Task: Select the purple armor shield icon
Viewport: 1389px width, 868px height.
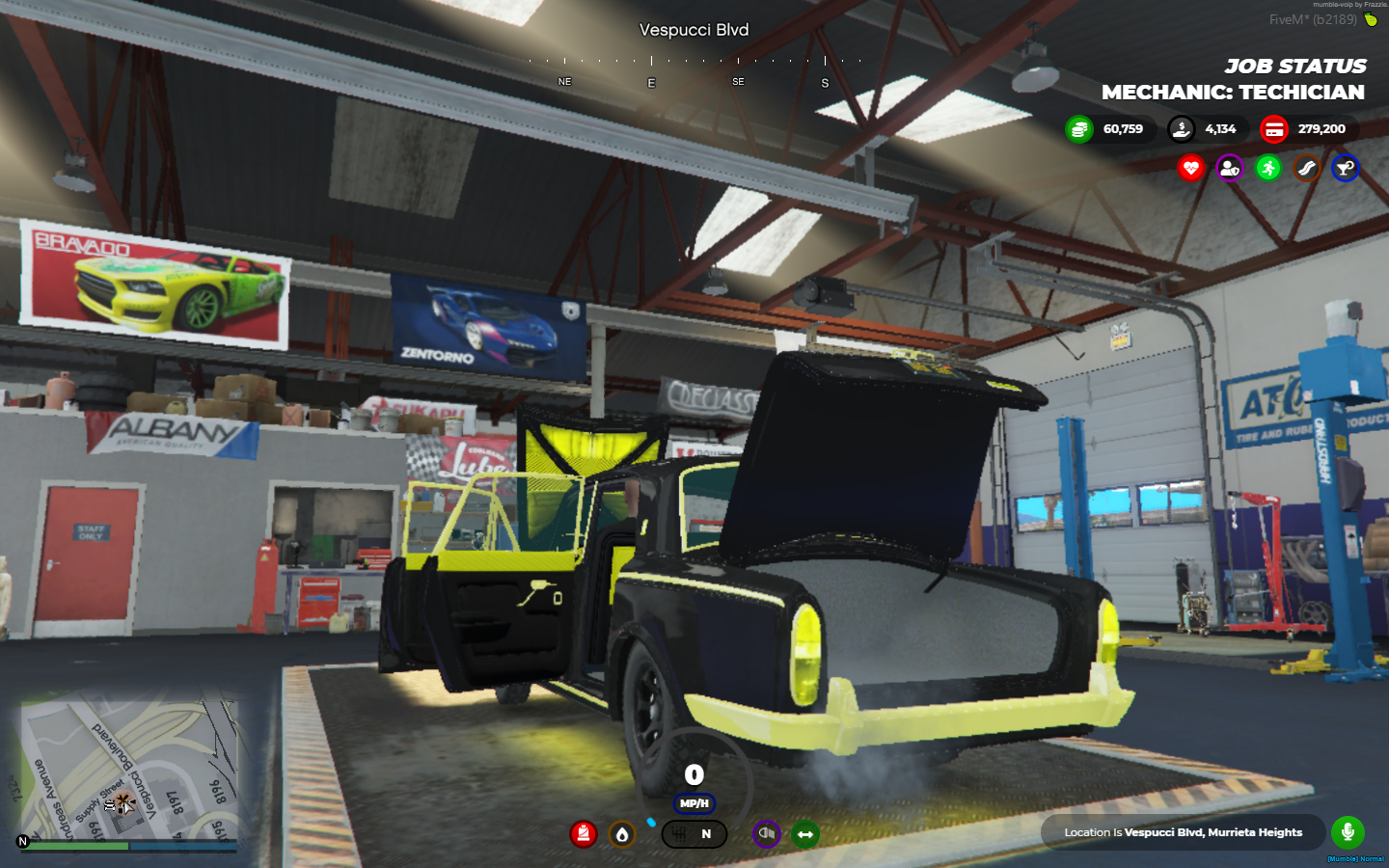Action: 1229,169
